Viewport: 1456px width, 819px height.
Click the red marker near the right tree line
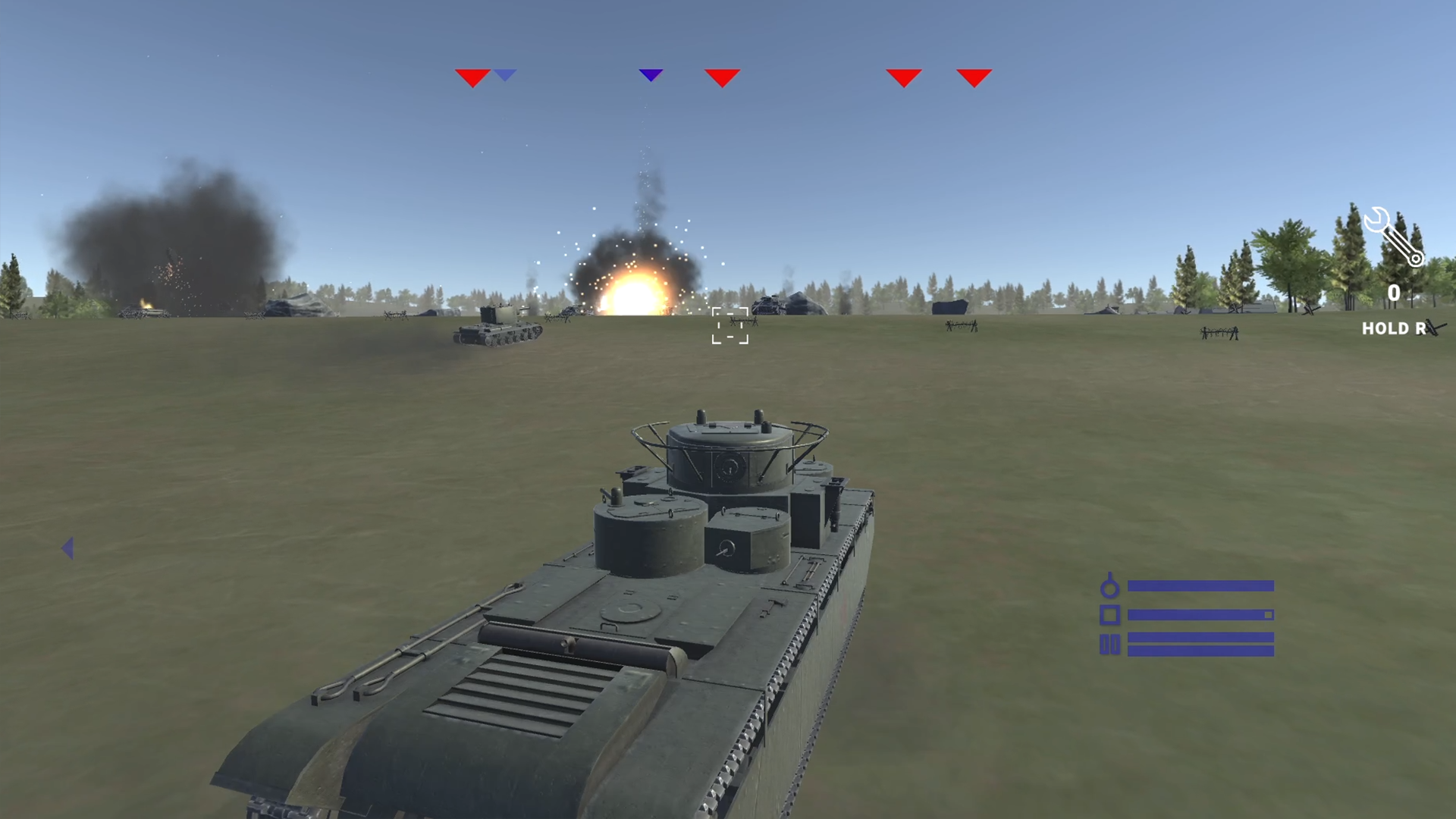pyautogui.click(x=902, y=76)
